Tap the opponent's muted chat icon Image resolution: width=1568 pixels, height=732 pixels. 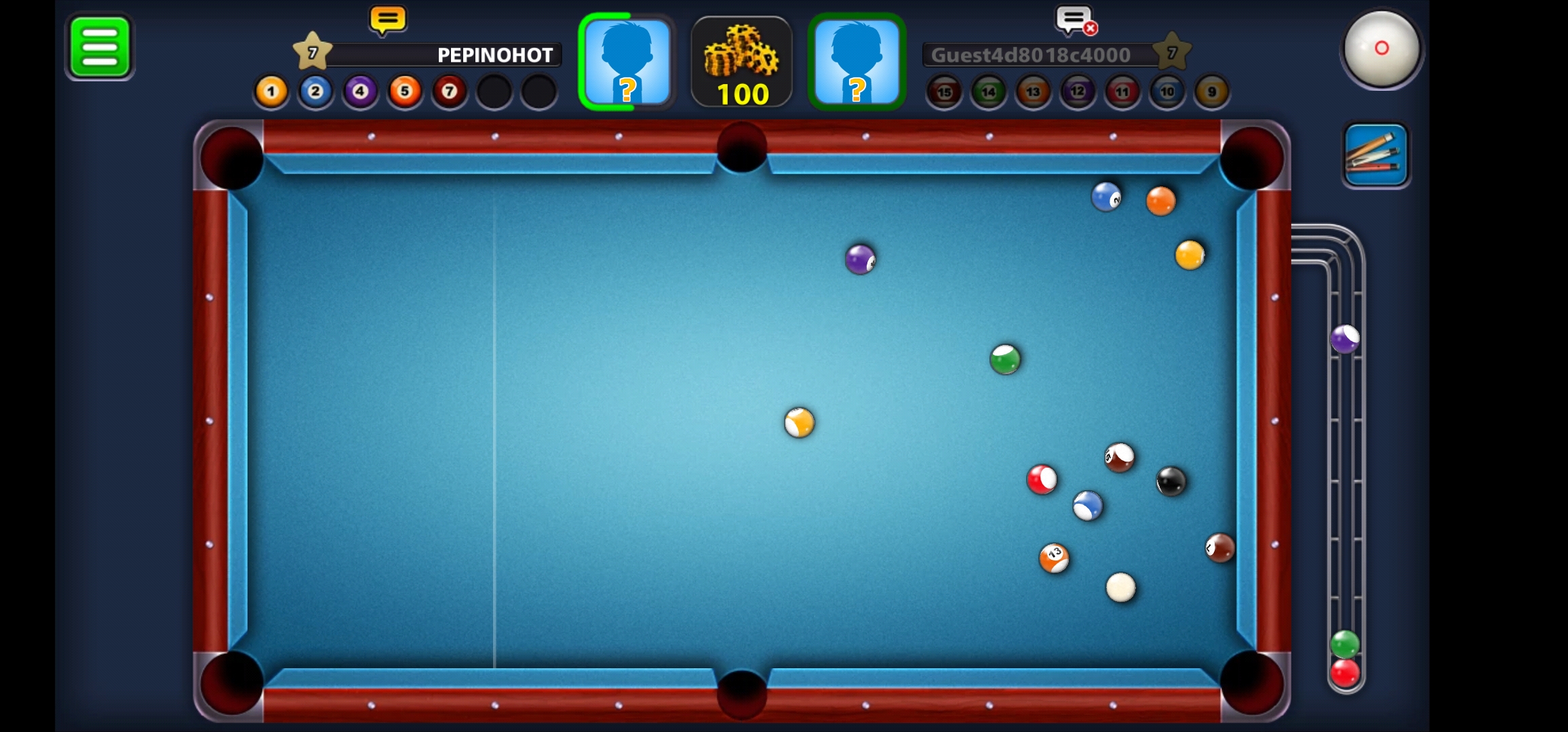[x=1076, y=21]
